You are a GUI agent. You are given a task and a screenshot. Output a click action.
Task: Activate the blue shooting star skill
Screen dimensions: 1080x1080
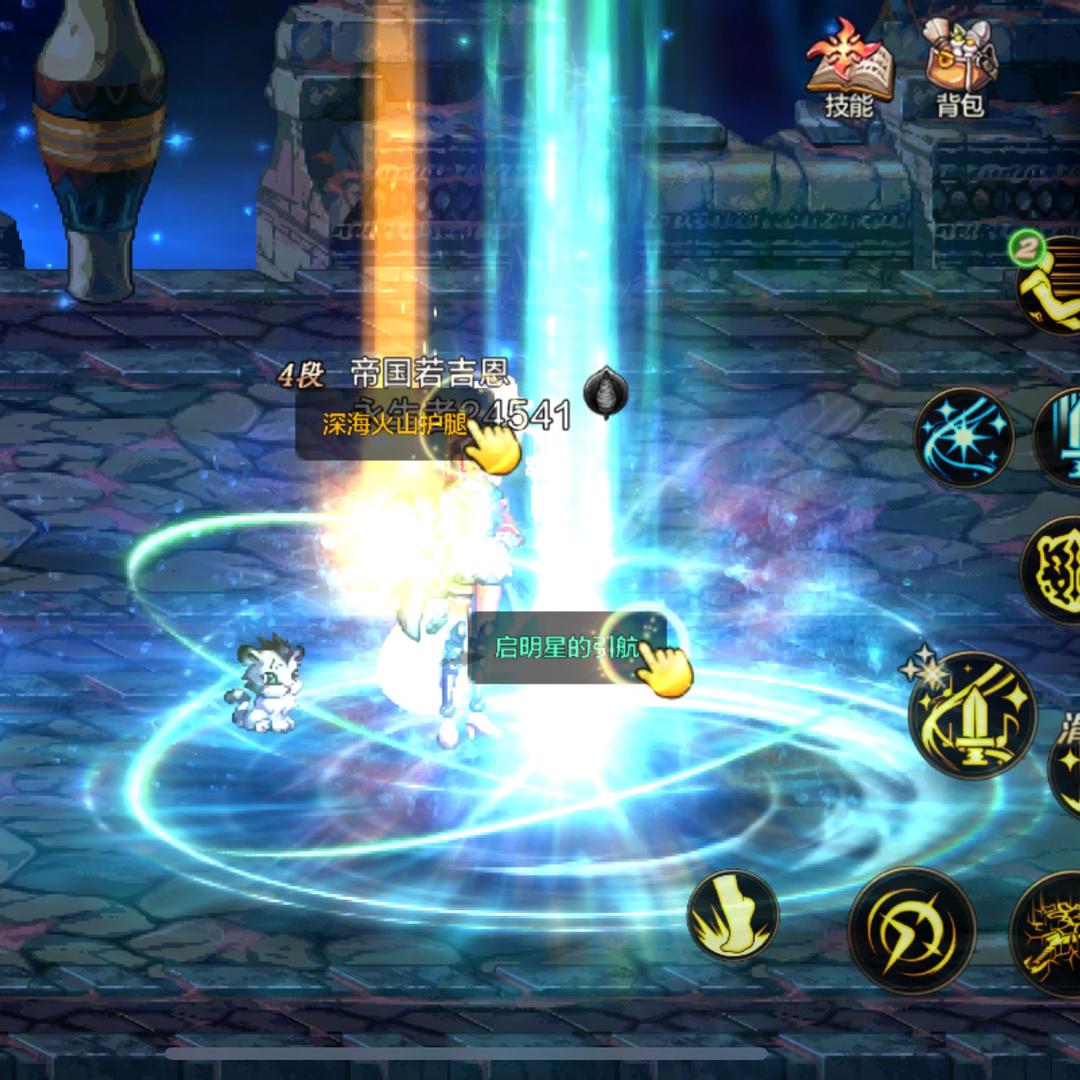click(964, 438)
